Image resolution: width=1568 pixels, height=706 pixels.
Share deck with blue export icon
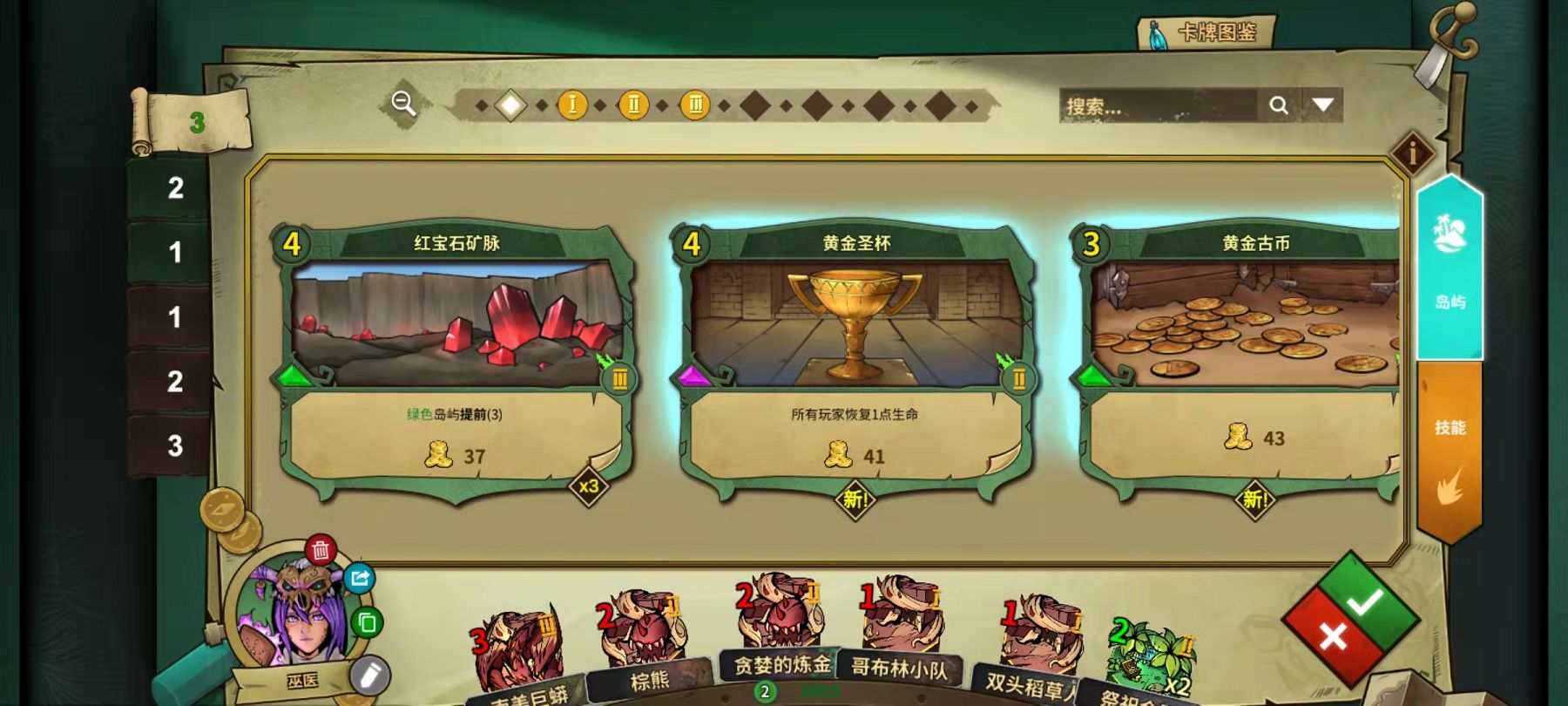(359, 578)
